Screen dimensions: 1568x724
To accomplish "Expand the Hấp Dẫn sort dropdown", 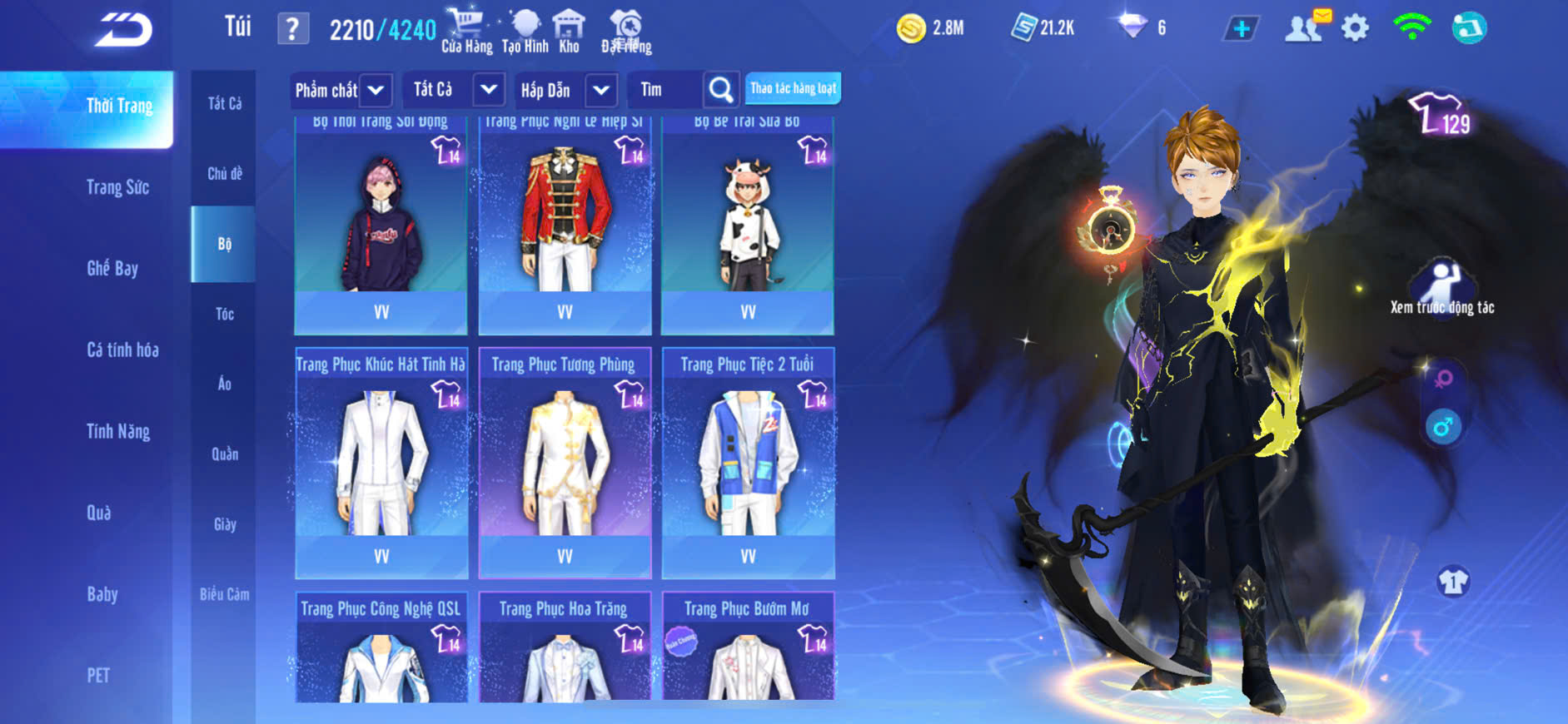I will (600, 90).
